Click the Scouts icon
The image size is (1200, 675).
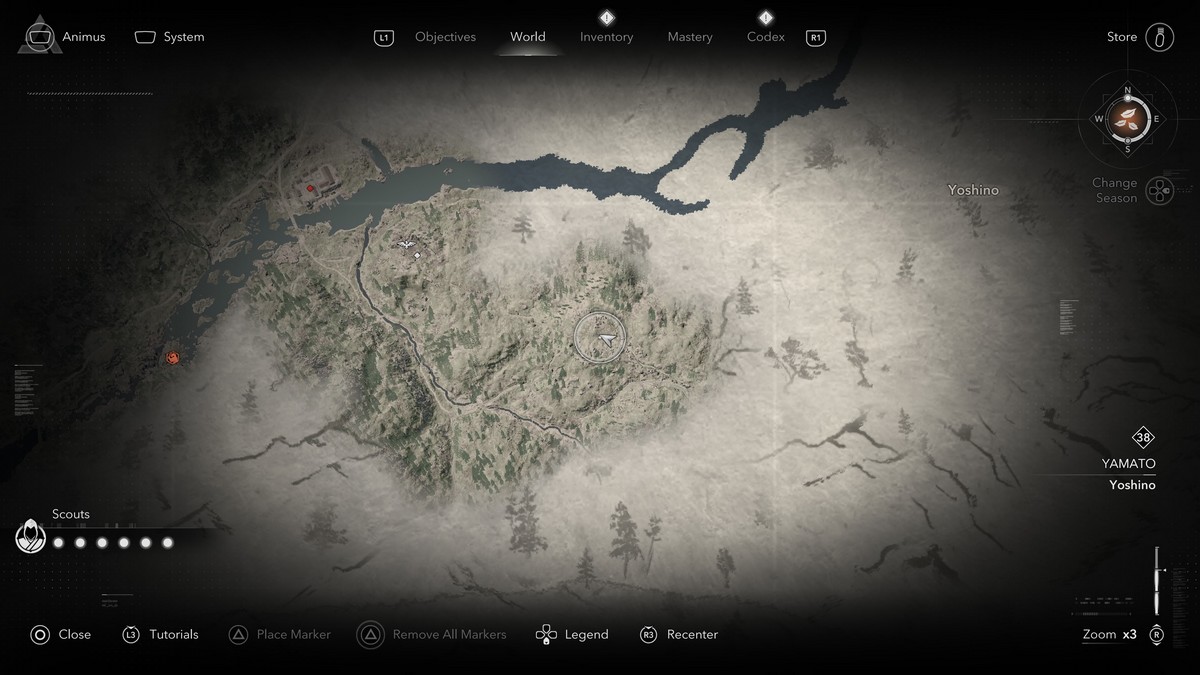tap(31, 538)
